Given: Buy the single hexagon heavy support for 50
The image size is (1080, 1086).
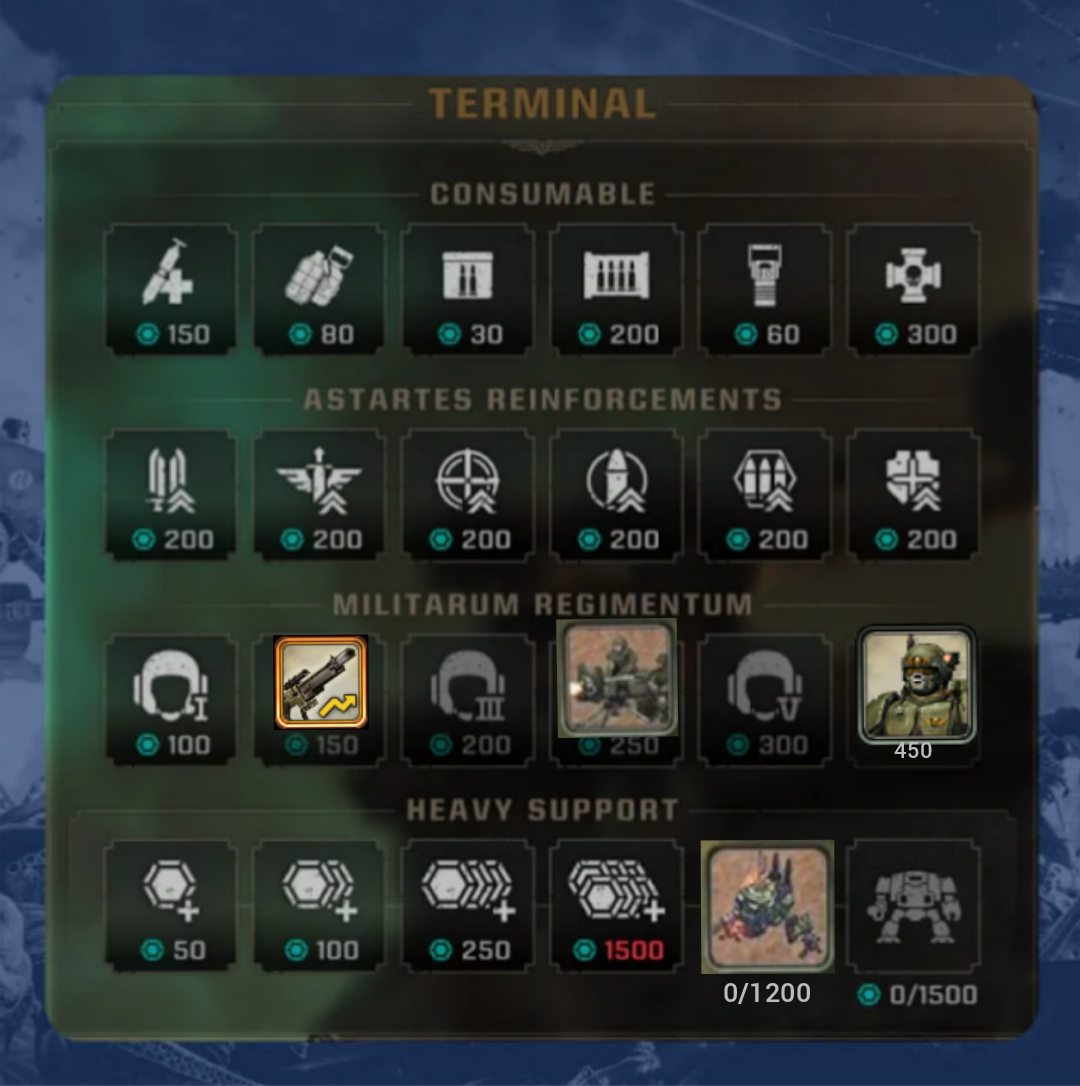Looking at the screenshot, I should tap(171, 904).
